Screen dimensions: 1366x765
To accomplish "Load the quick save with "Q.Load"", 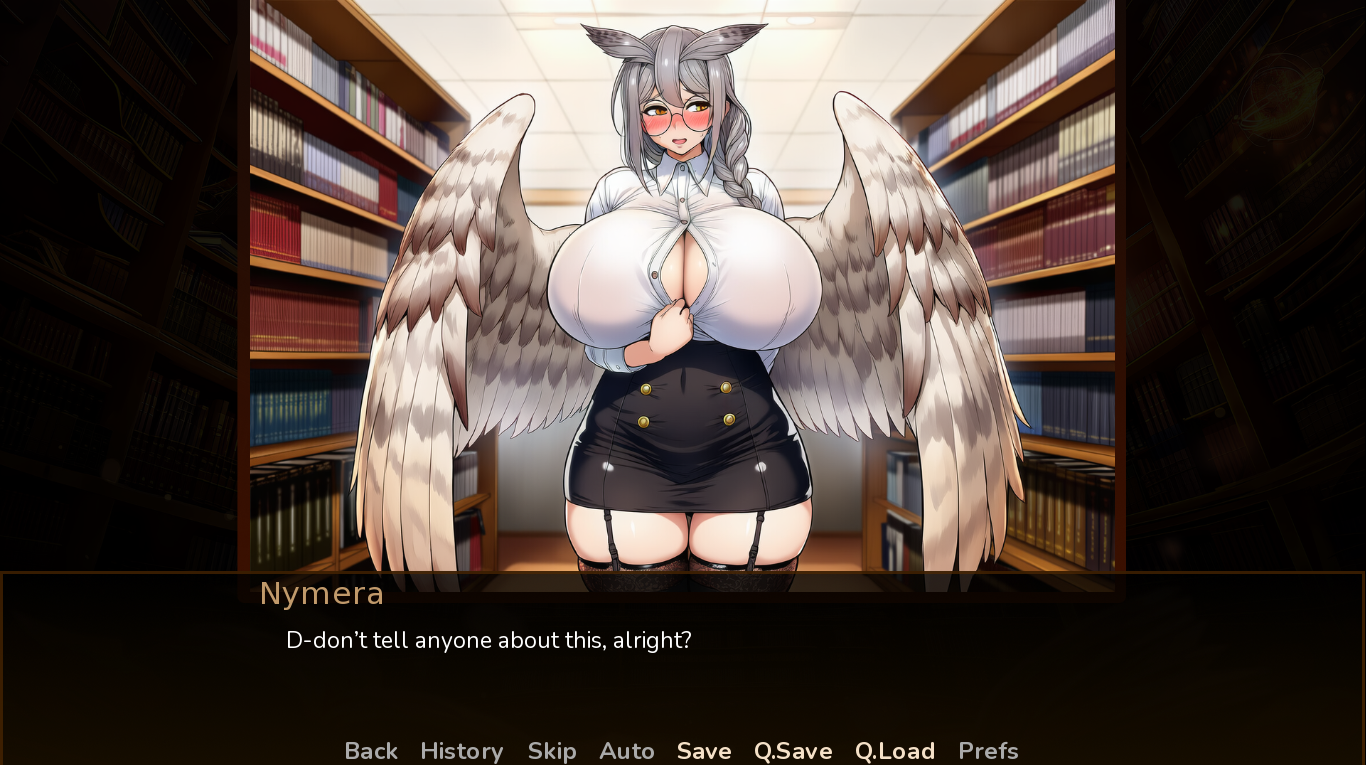I will click(894, 751).
